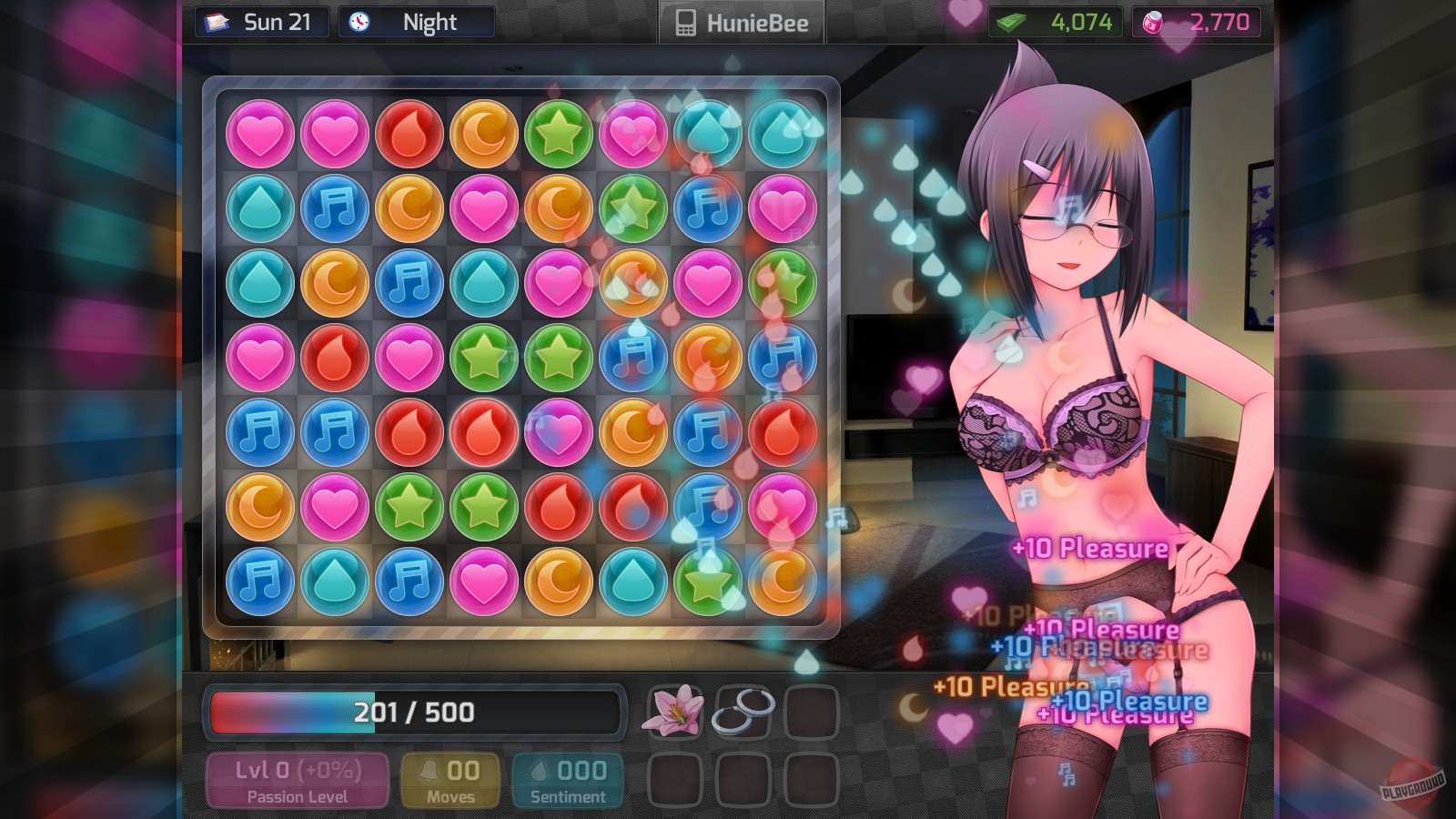Screen dimensions: 1456x819
Task: Click the 201/500 affection progress bar
Action: (414, 713)
